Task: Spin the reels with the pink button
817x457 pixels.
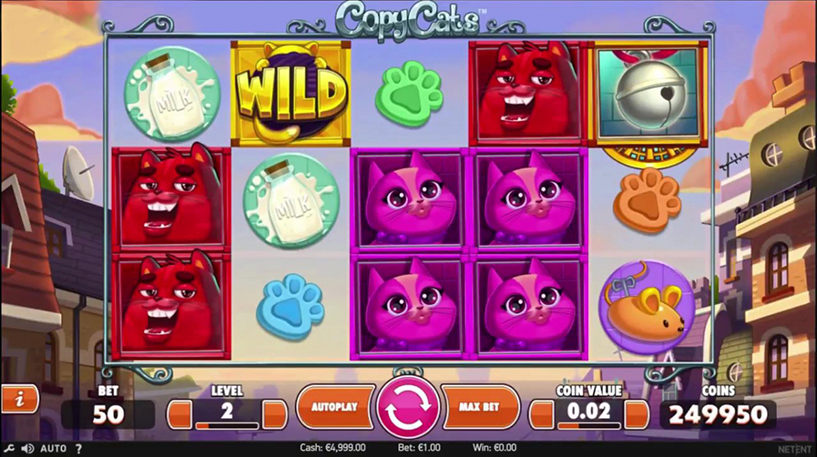Action: point(407,408)
